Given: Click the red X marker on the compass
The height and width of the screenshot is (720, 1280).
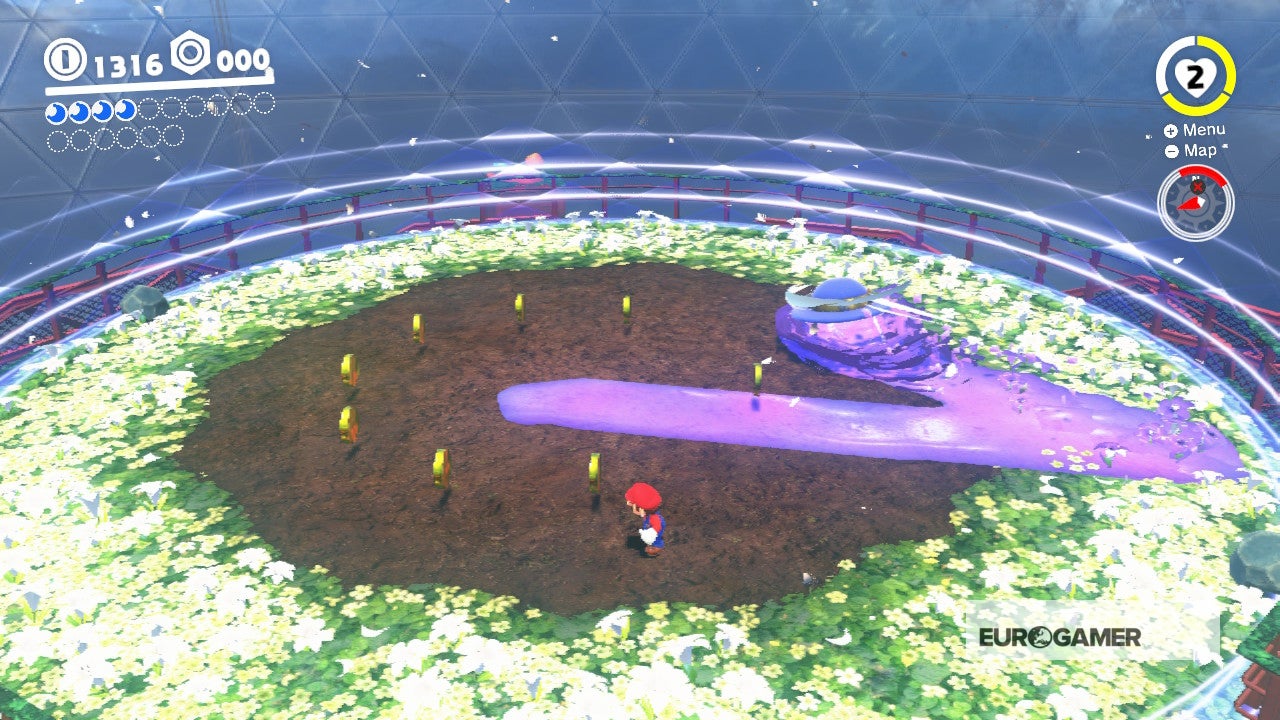Looking at the screenshot, I should (x=1197, y=188).
